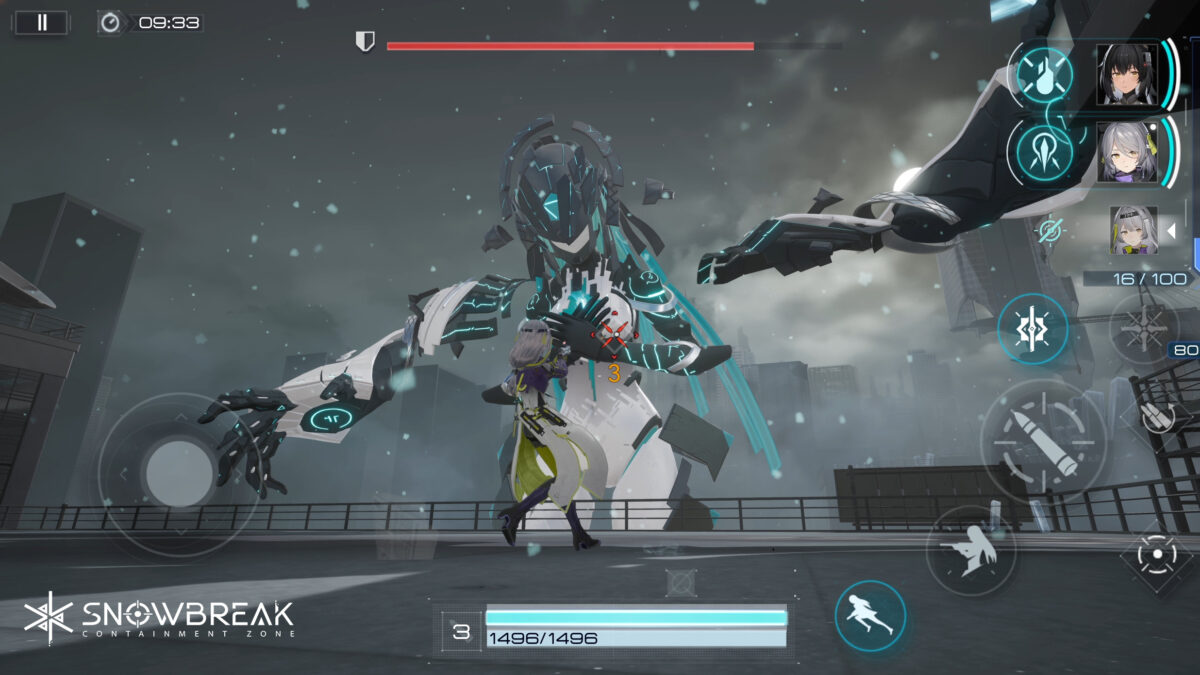
Task: Activate the black-haired operative's support skill icon
Action: click(x=1045, y=74)
